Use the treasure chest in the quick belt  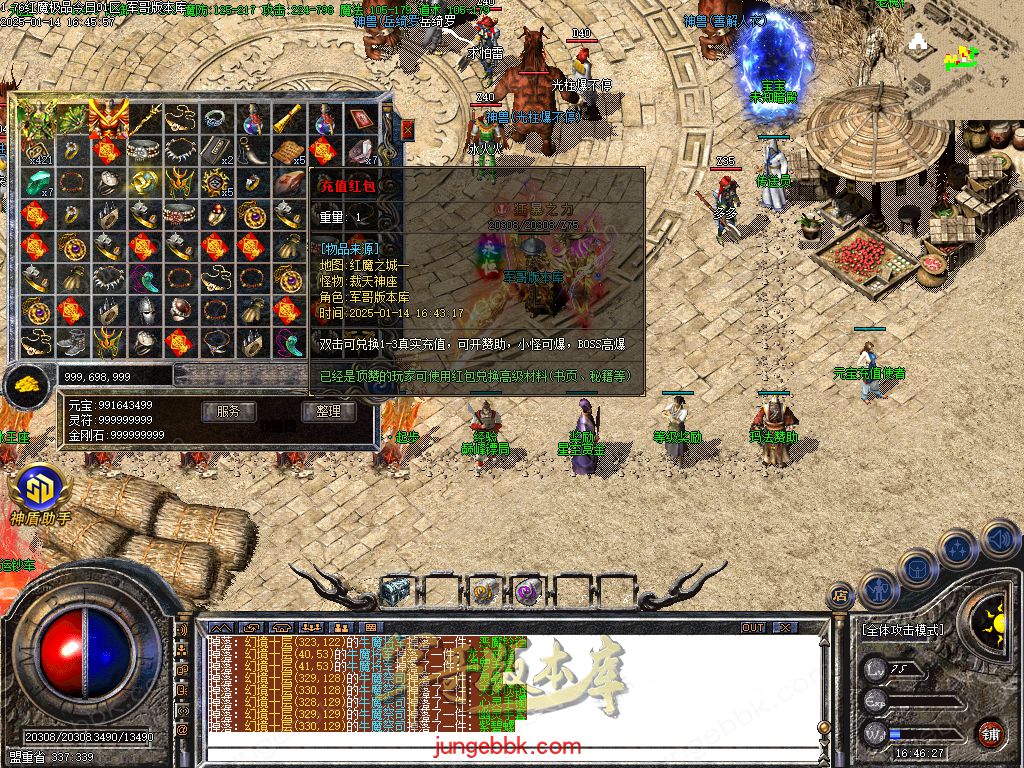pyautogui.click(x=395, y=592)
